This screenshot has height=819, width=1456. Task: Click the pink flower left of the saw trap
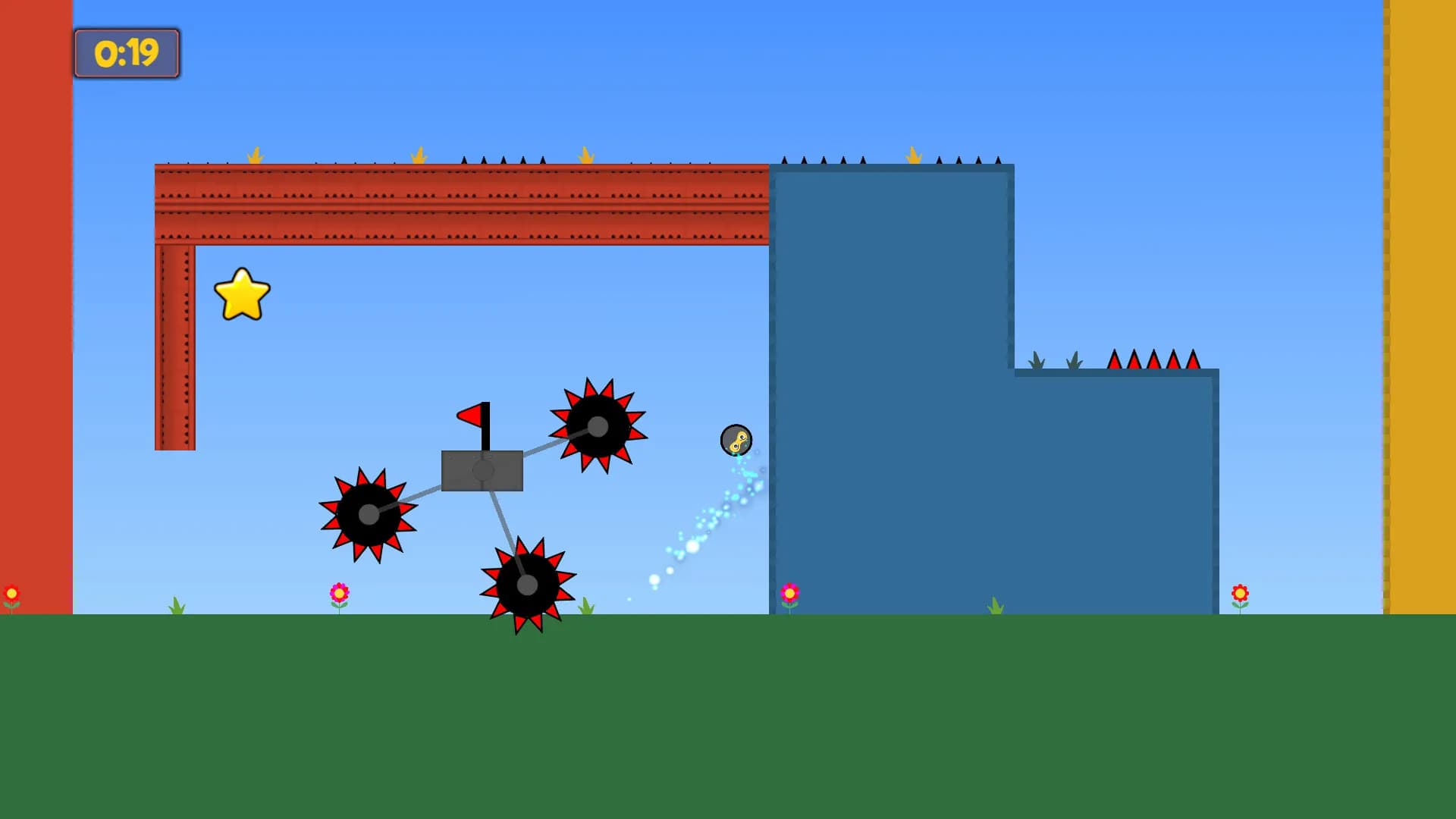click(340, 593)
